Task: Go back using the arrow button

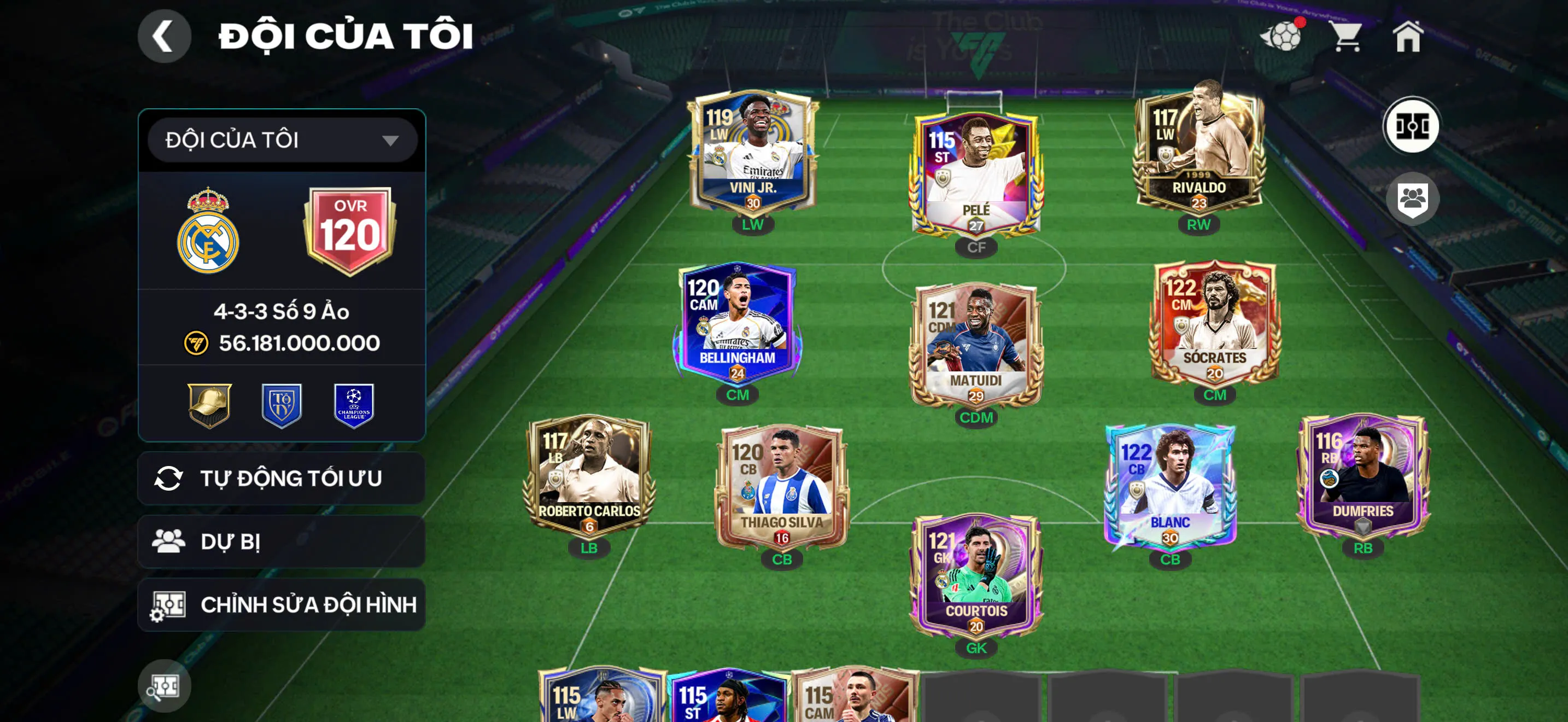Action: [x=163, y=37]
